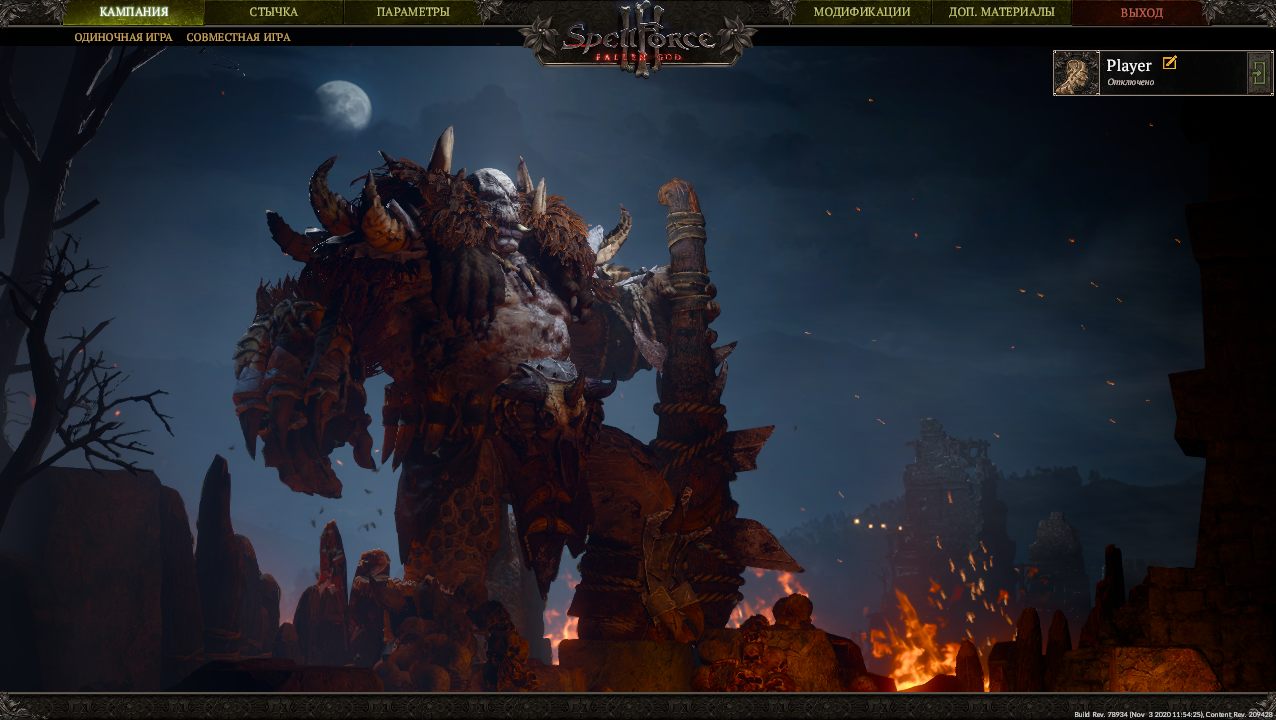Click the green login door icon
Viewport: 1276px width, 720px height.
tap(1258, 73)
